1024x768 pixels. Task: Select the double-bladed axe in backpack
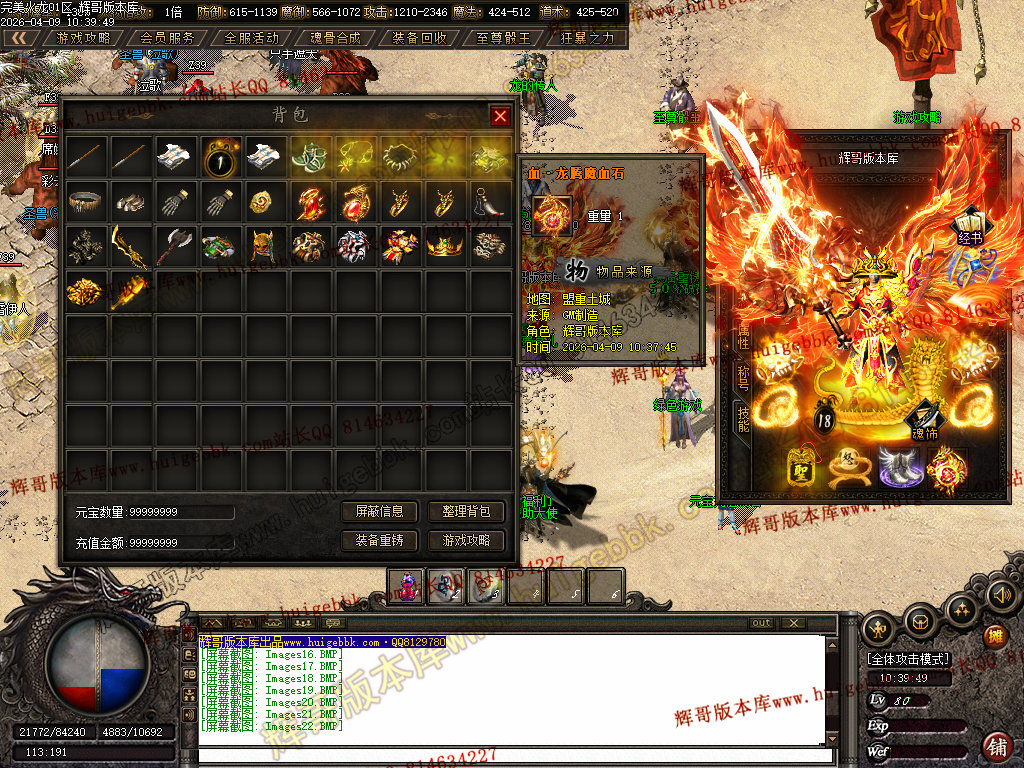pos(175,246)
